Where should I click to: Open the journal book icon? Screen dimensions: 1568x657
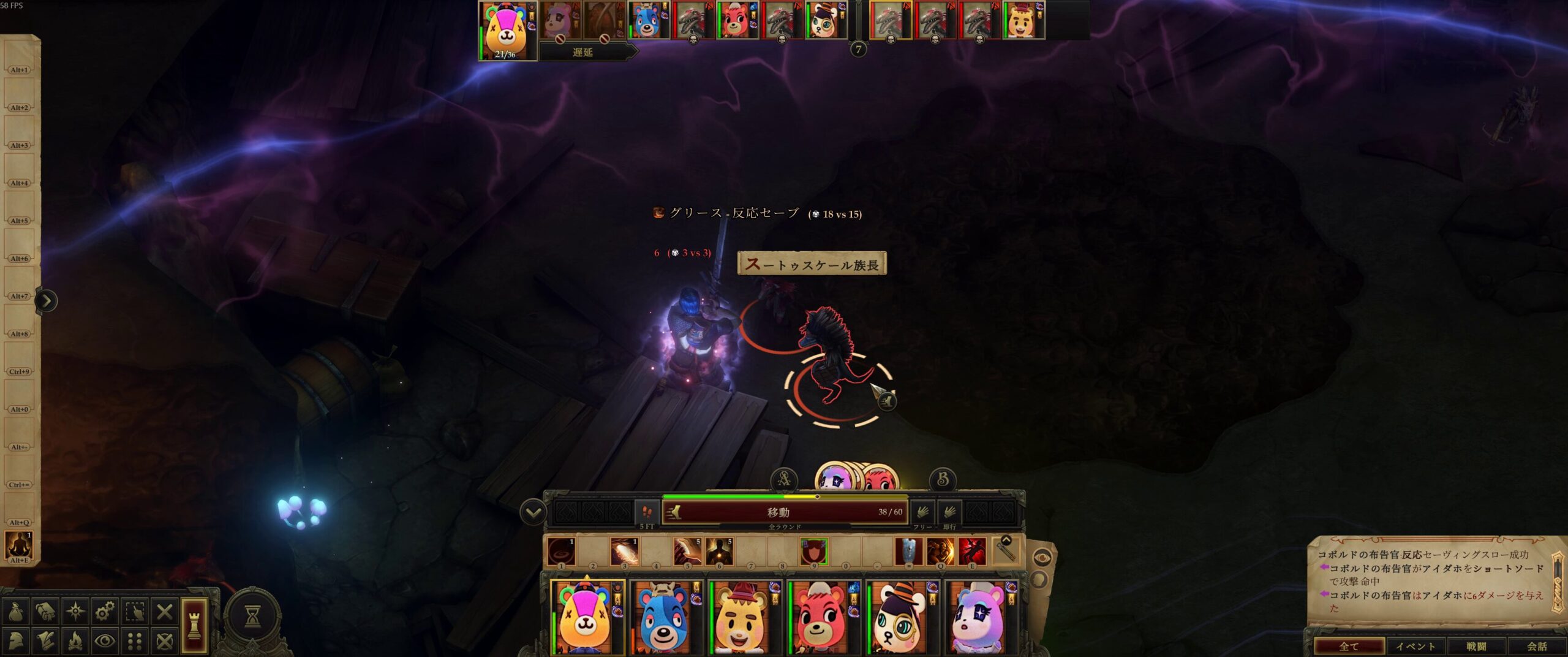[x=46, y=611]
